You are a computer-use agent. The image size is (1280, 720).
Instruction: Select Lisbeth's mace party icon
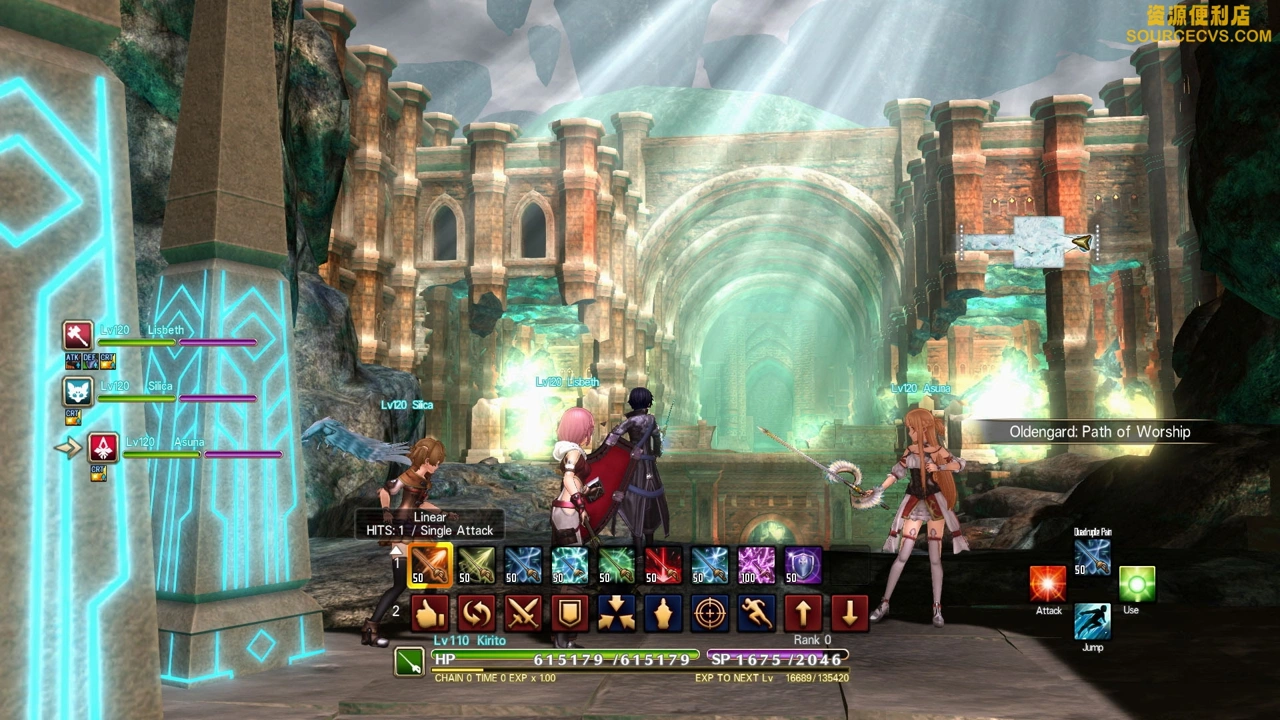[x=78, y=335]
